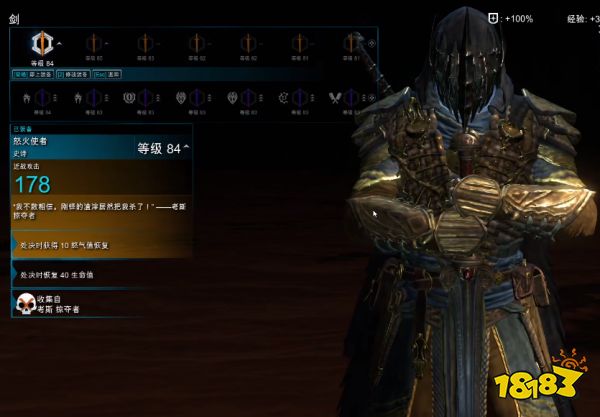Select the highlighted level 84 sword slot
The width and height of the screenshot is (600, 417).
[x=42, y=44]
